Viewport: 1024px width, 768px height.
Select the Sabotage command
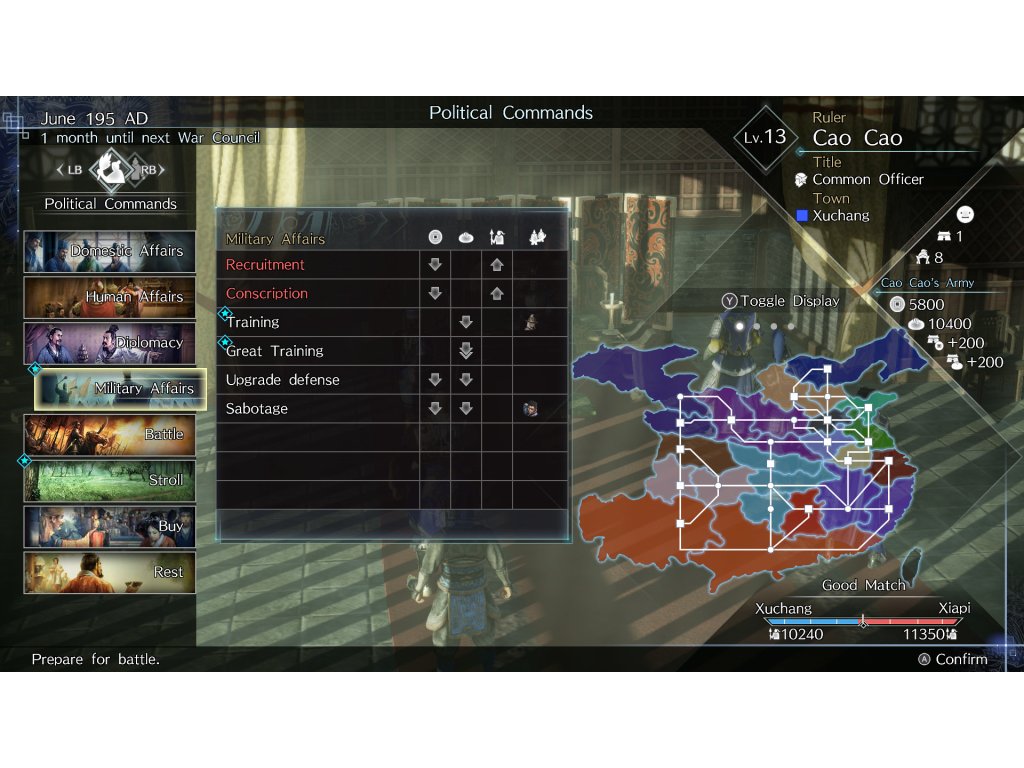click(x=257, y=409)
